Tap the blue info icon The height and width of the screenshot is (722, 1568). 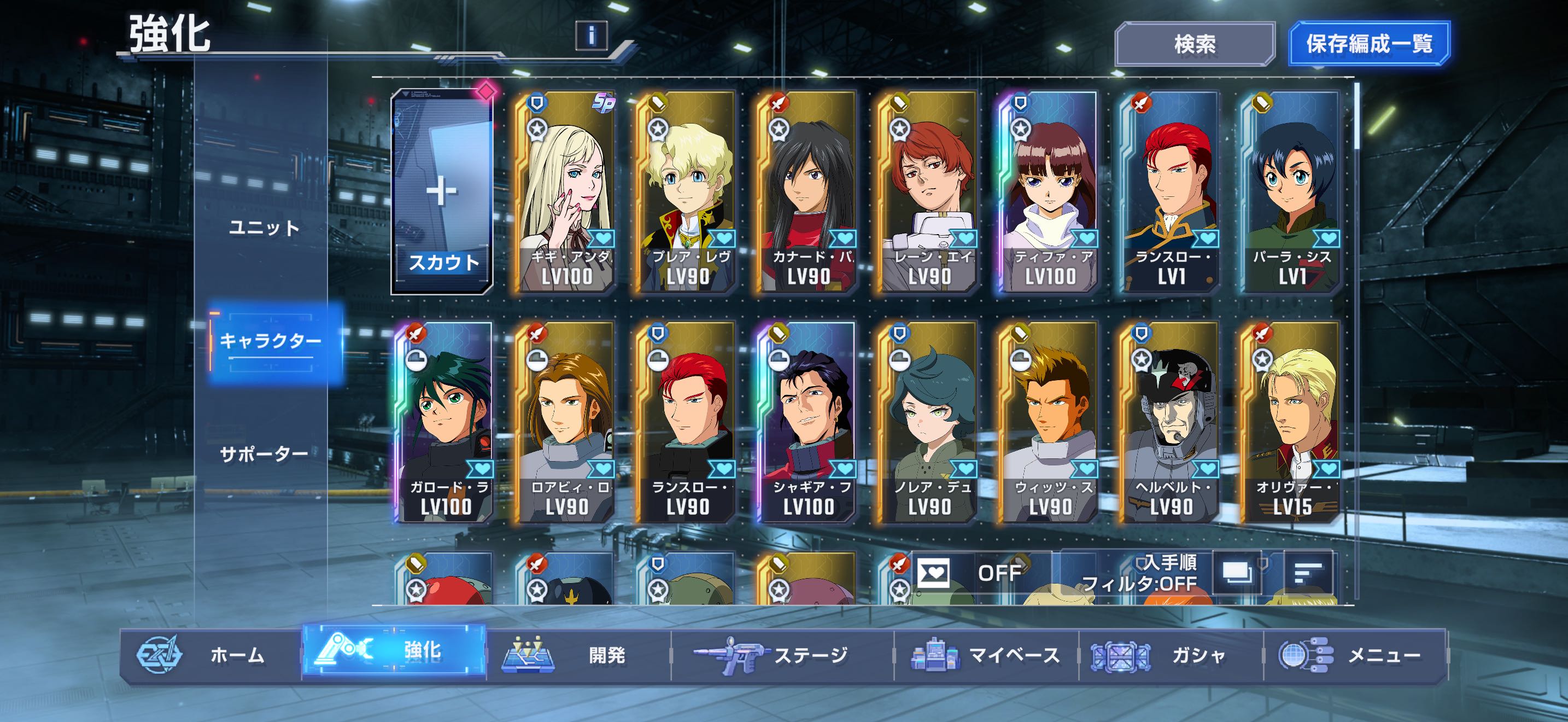click(x=591, y=36)
